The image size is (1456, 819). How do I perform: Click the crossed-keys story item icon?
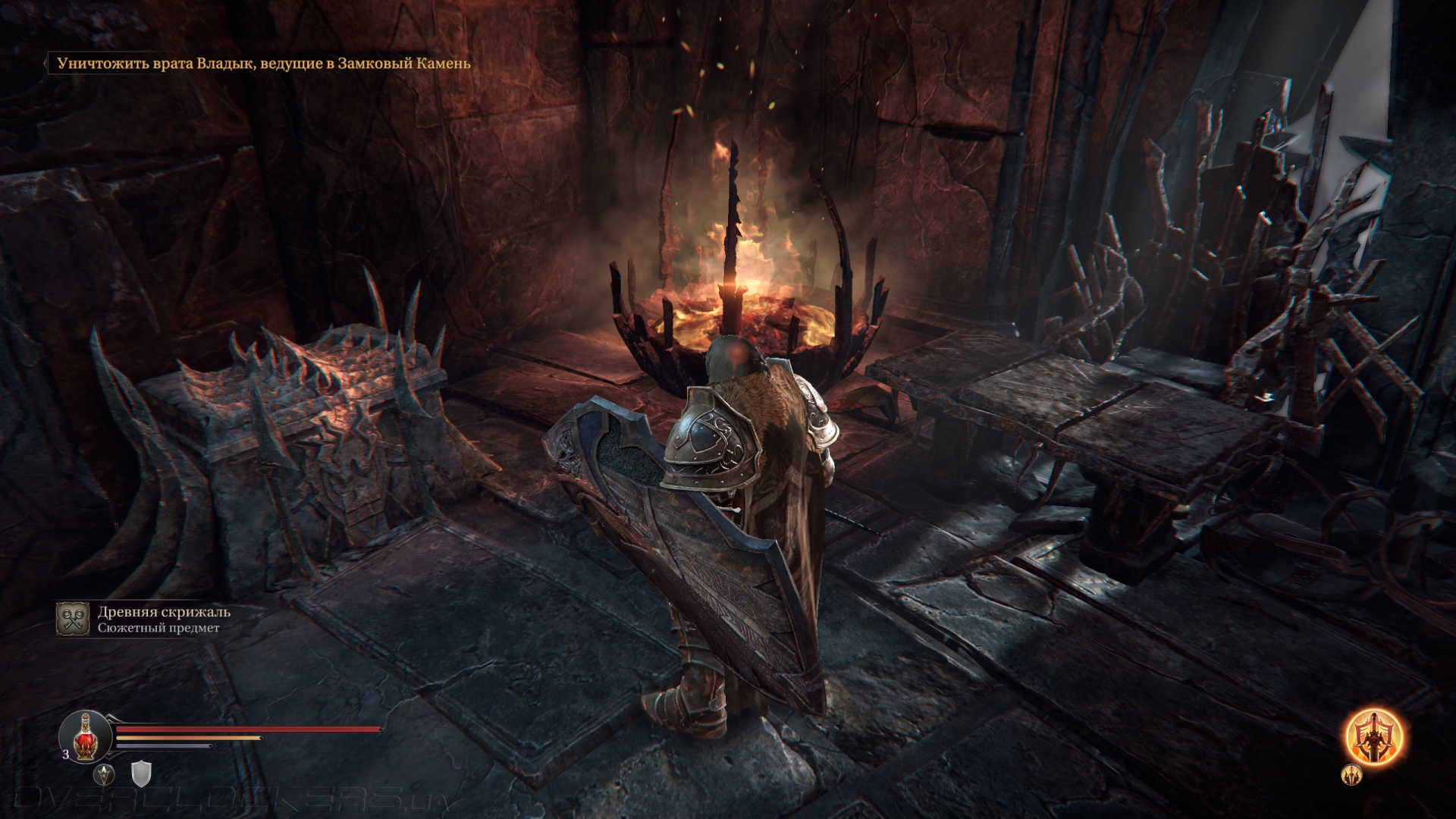(73, 619)
